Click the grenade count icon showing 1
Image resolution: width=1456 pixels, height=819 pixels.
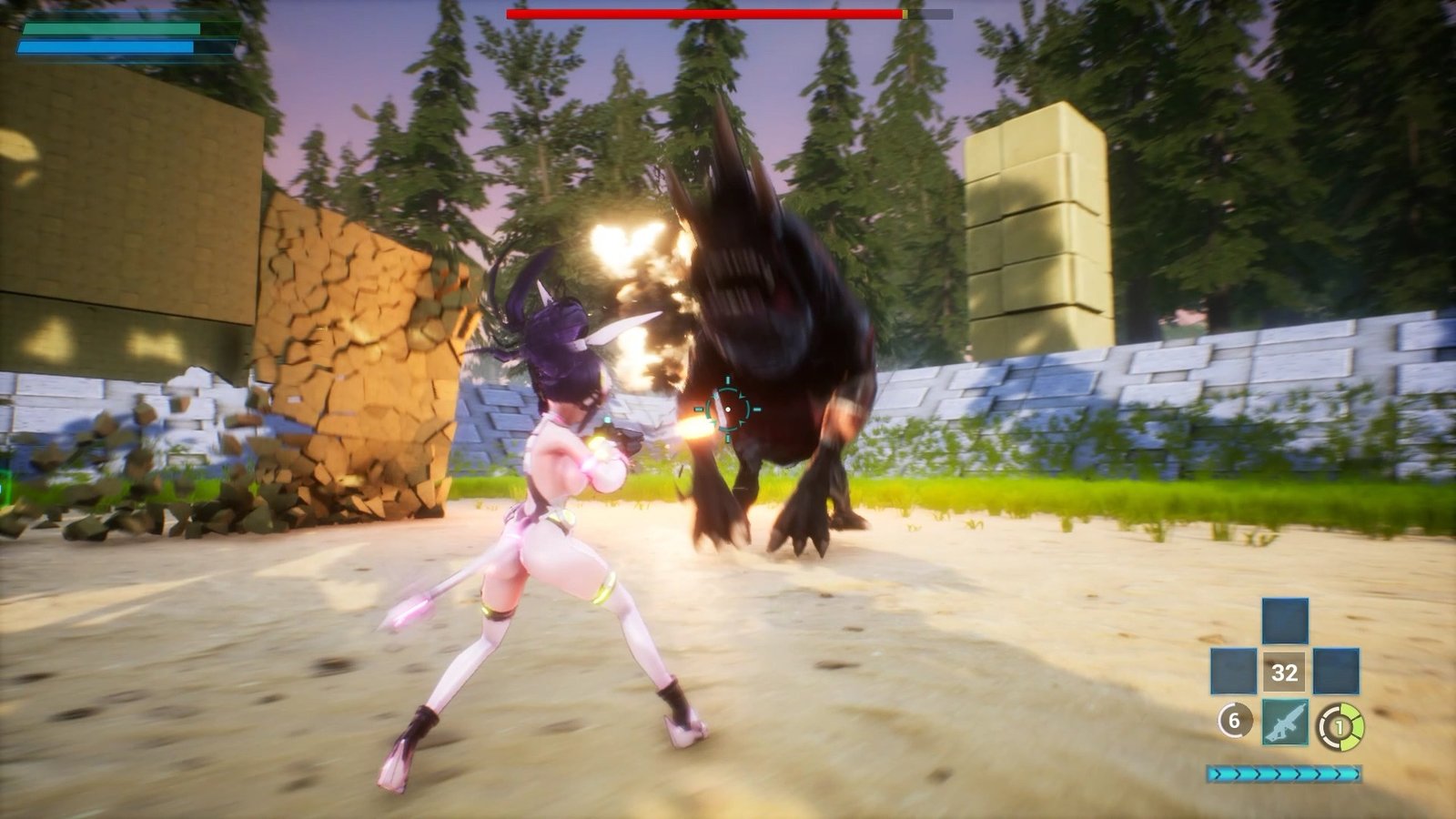1339,726
